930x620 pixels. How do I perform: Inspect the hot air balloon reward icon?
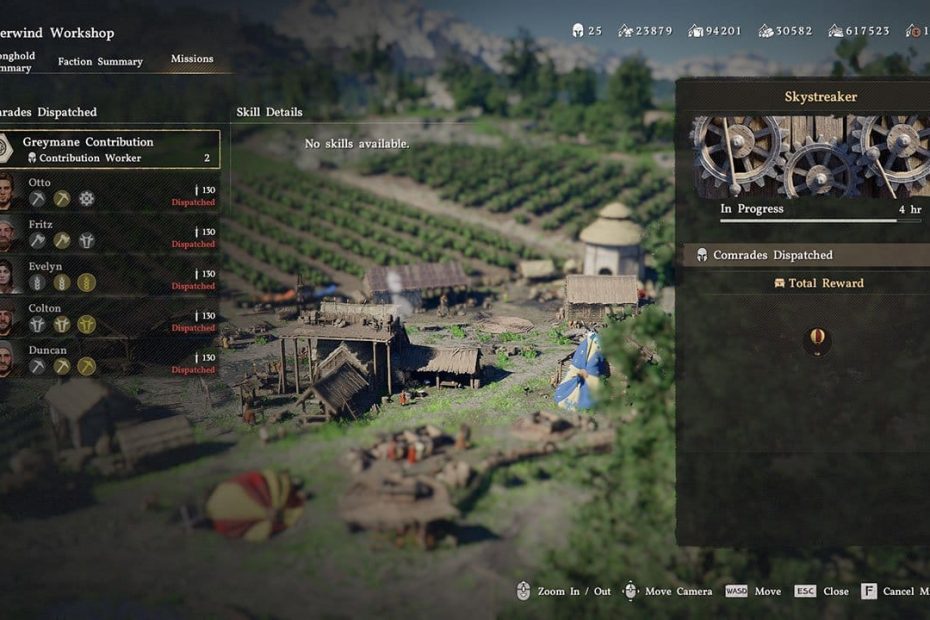click(817, 341)
